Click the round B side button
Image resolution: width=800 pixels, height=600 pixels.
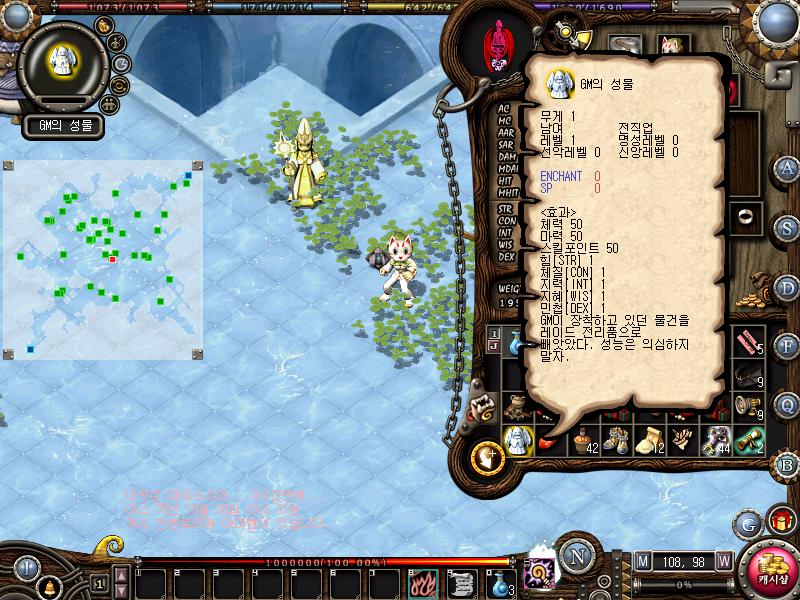[787, 464]
